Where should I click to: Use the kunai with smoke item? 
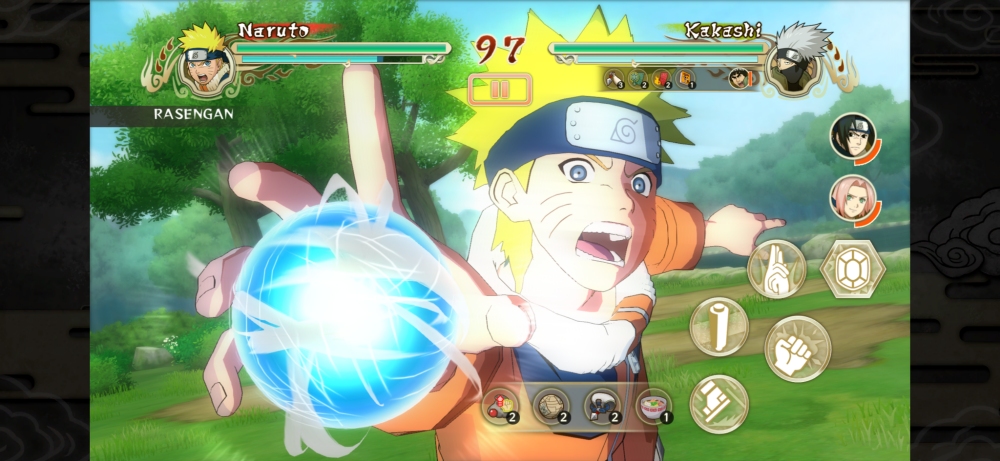pos(602,406)
